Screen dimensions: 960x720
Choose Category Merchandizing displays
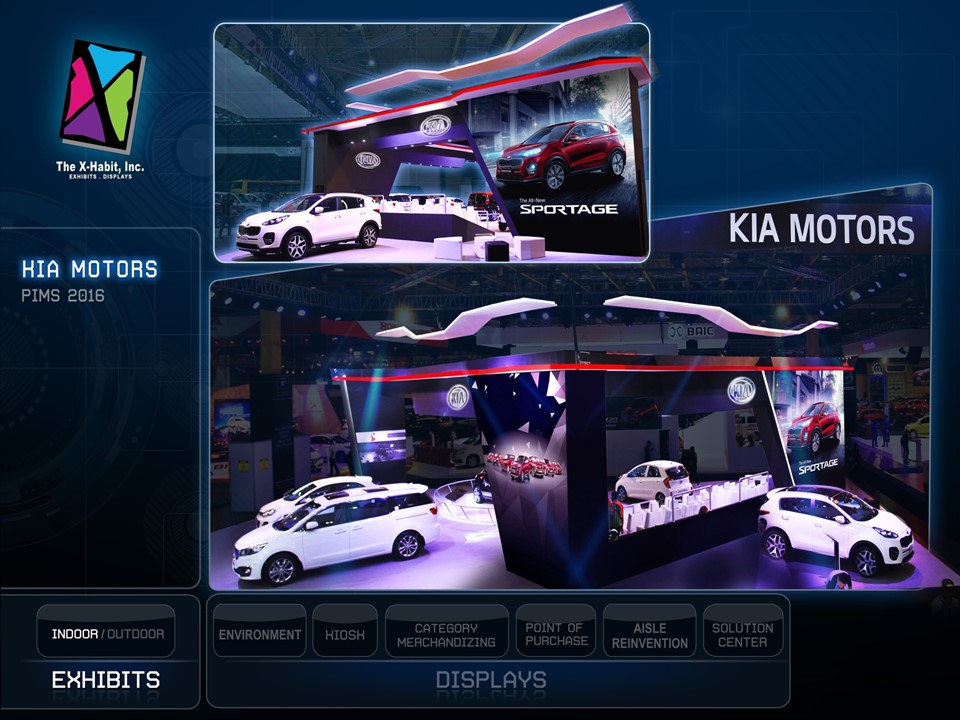click(446, 634)
